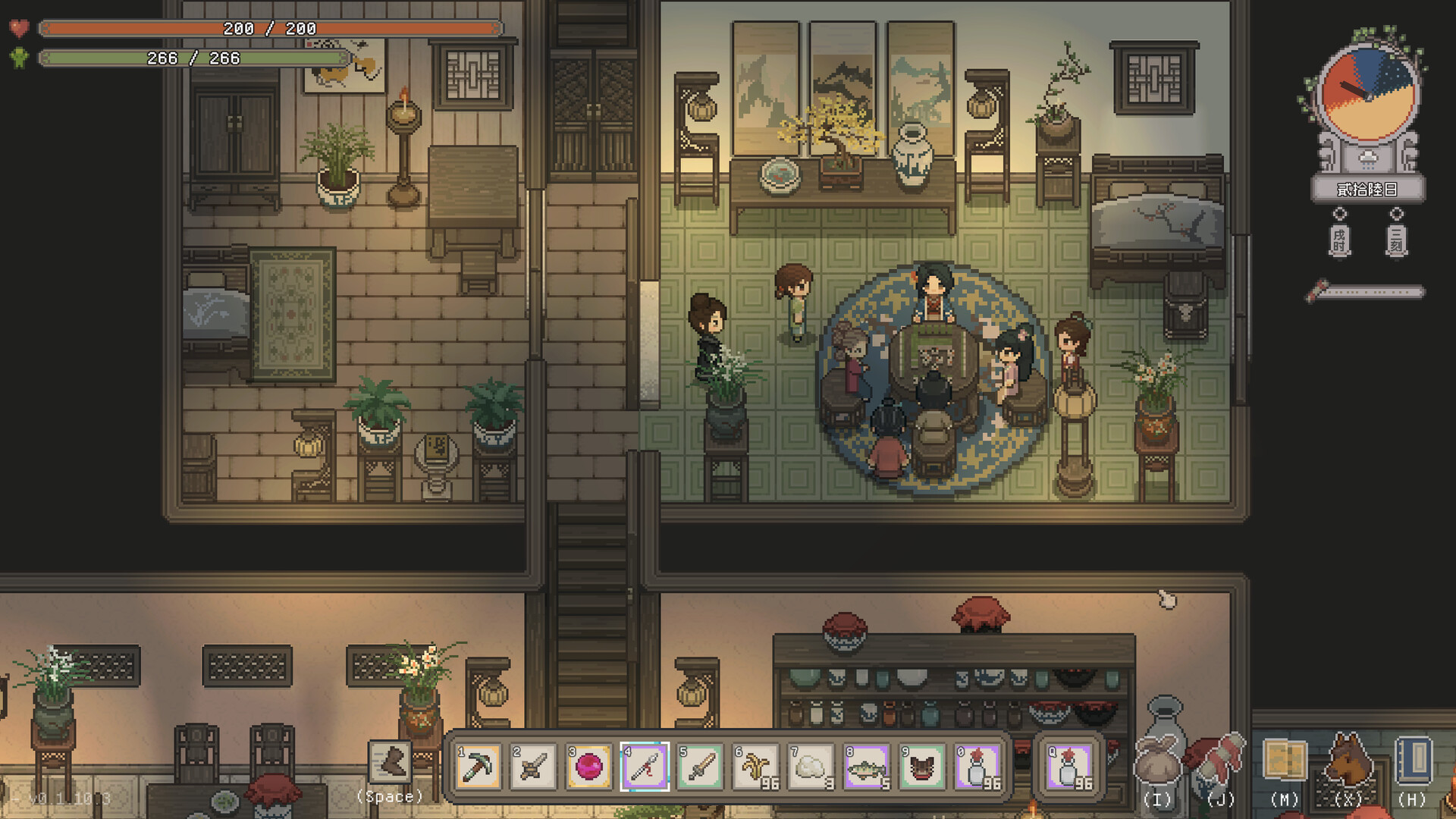This screenshot has width=1456, height=819.
Task: Equip the wooden sword in hotbar slot 5
Action: [x=700, y=767]
